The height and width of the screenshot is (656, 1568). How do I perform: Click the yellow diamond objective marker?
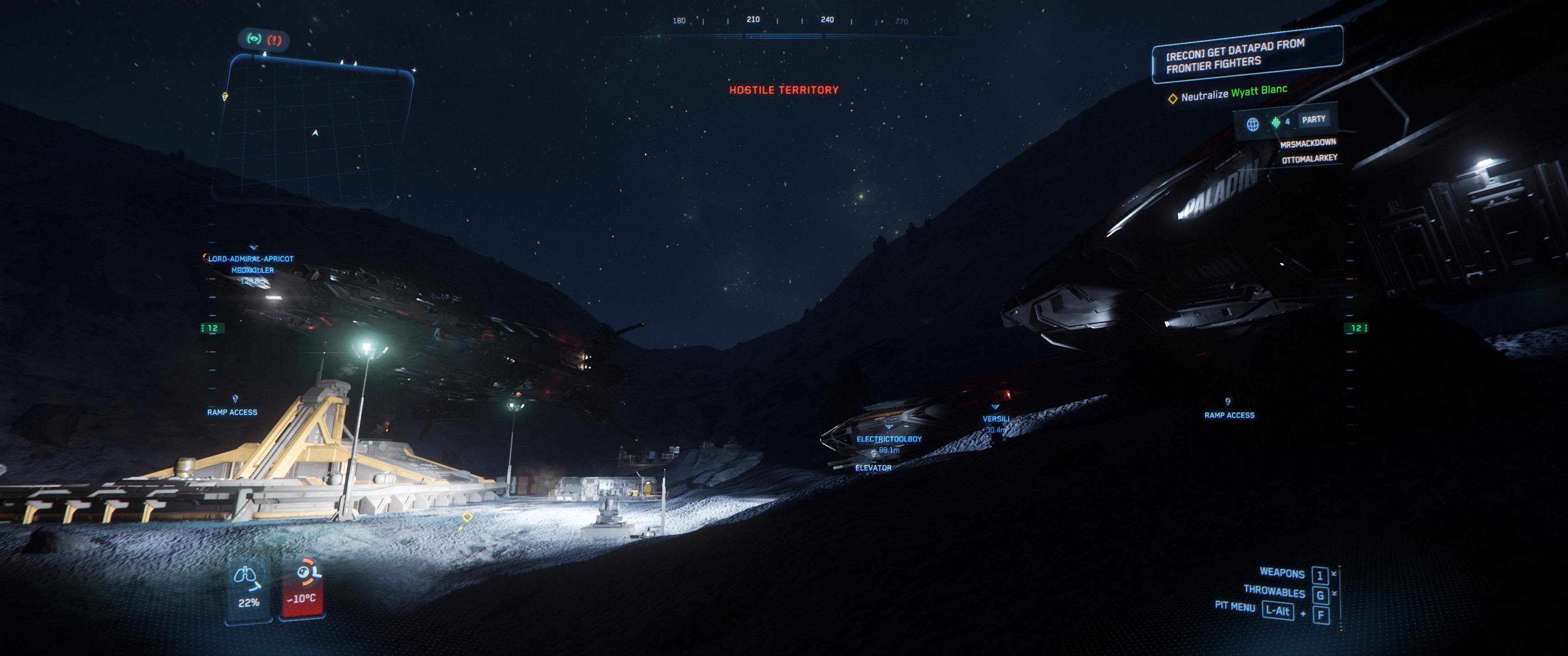click(467, 517)
